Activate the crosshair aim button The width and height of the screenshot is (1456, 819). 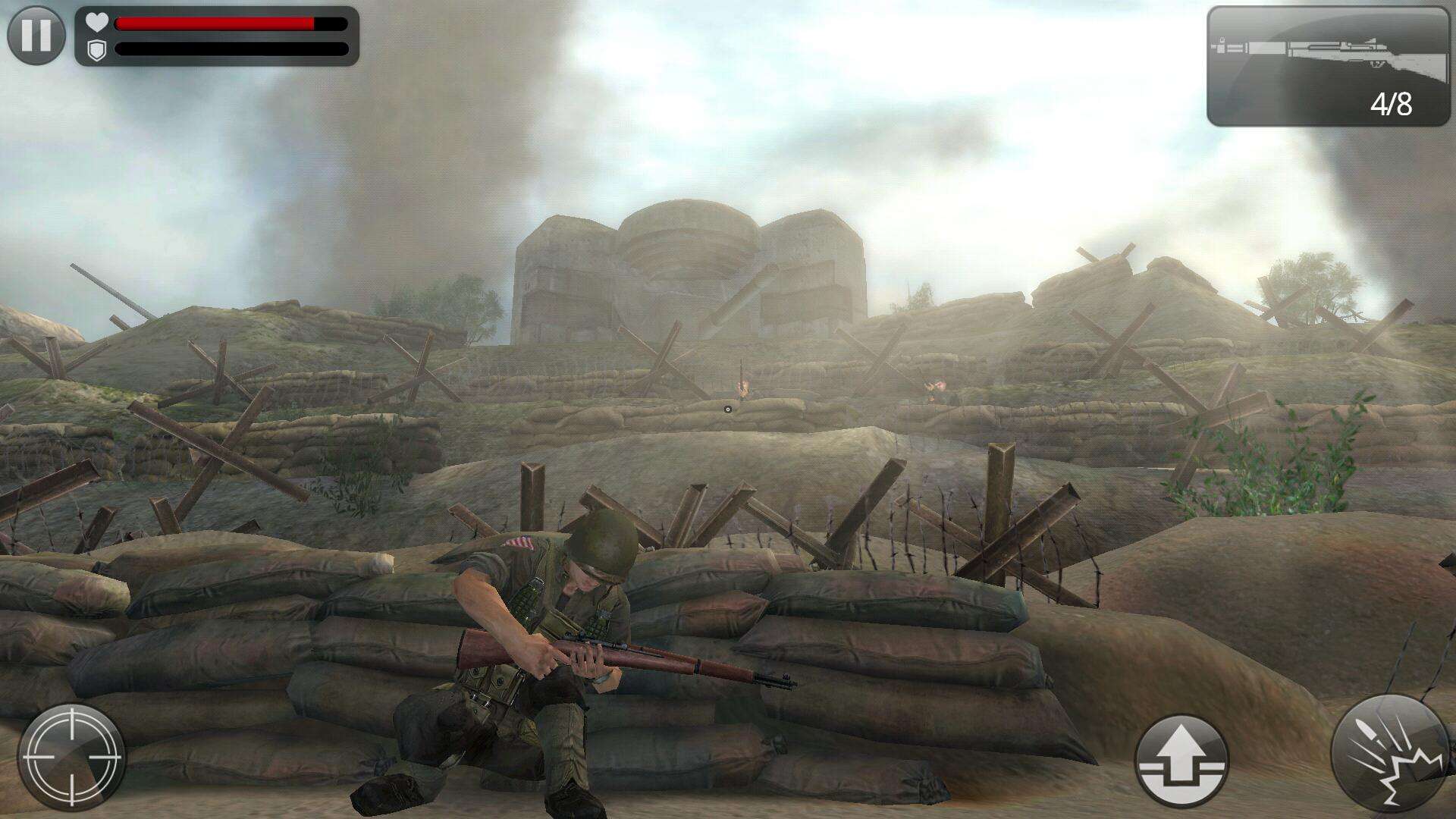tap(71, 757)
